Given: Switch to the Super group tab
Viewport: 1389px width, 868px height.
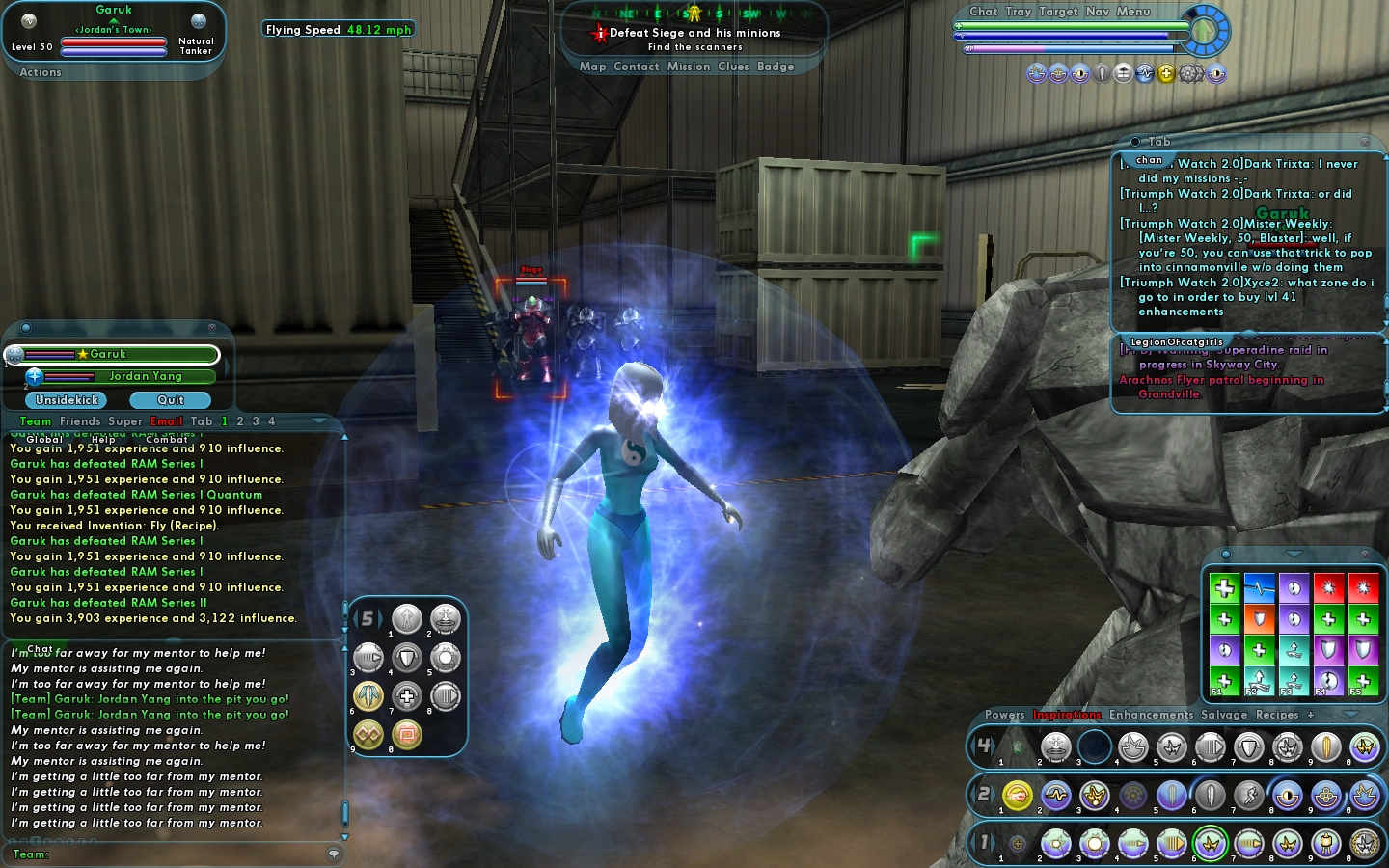Looking at the screenshot, I should (124, 421).
